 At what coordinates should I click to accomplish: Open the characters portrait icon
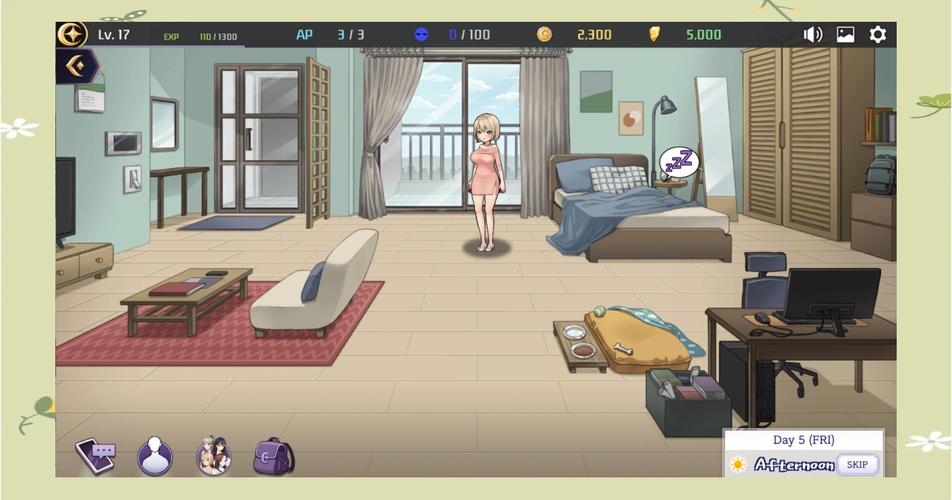pyautogui.click(x=213, y=456)
